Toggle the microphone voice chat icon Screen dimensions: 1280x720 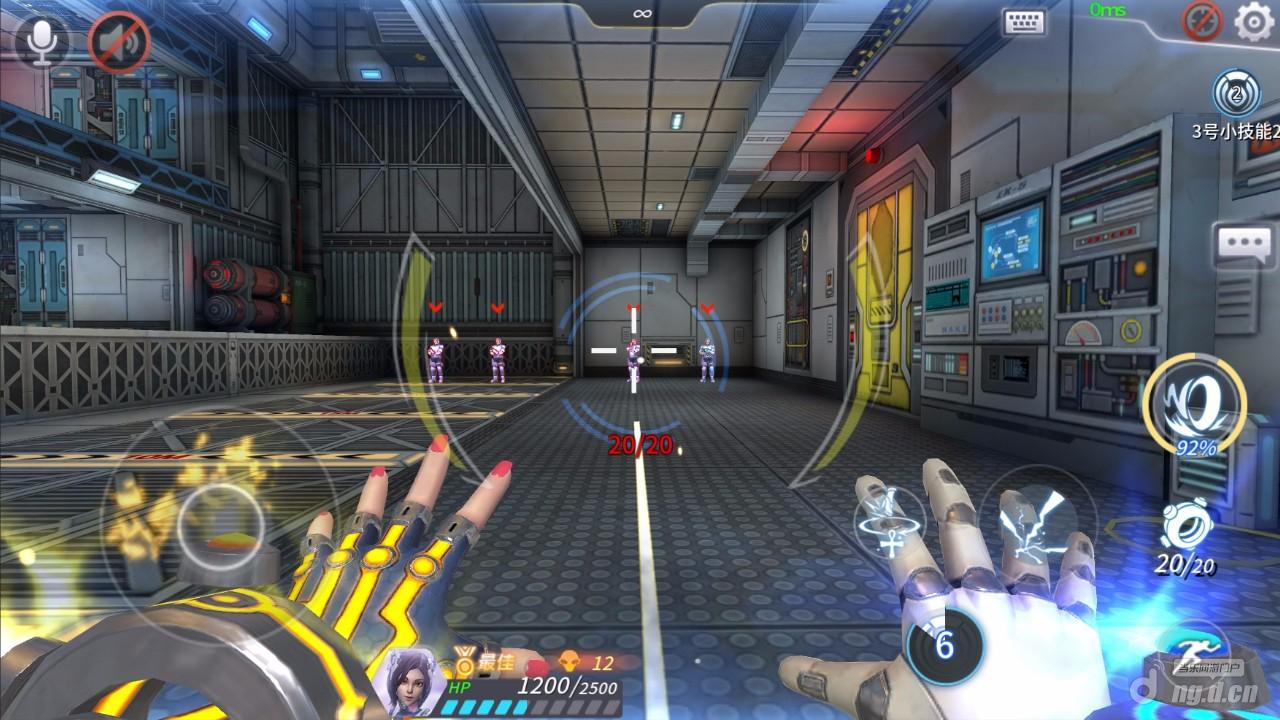[x=41, y=40]
